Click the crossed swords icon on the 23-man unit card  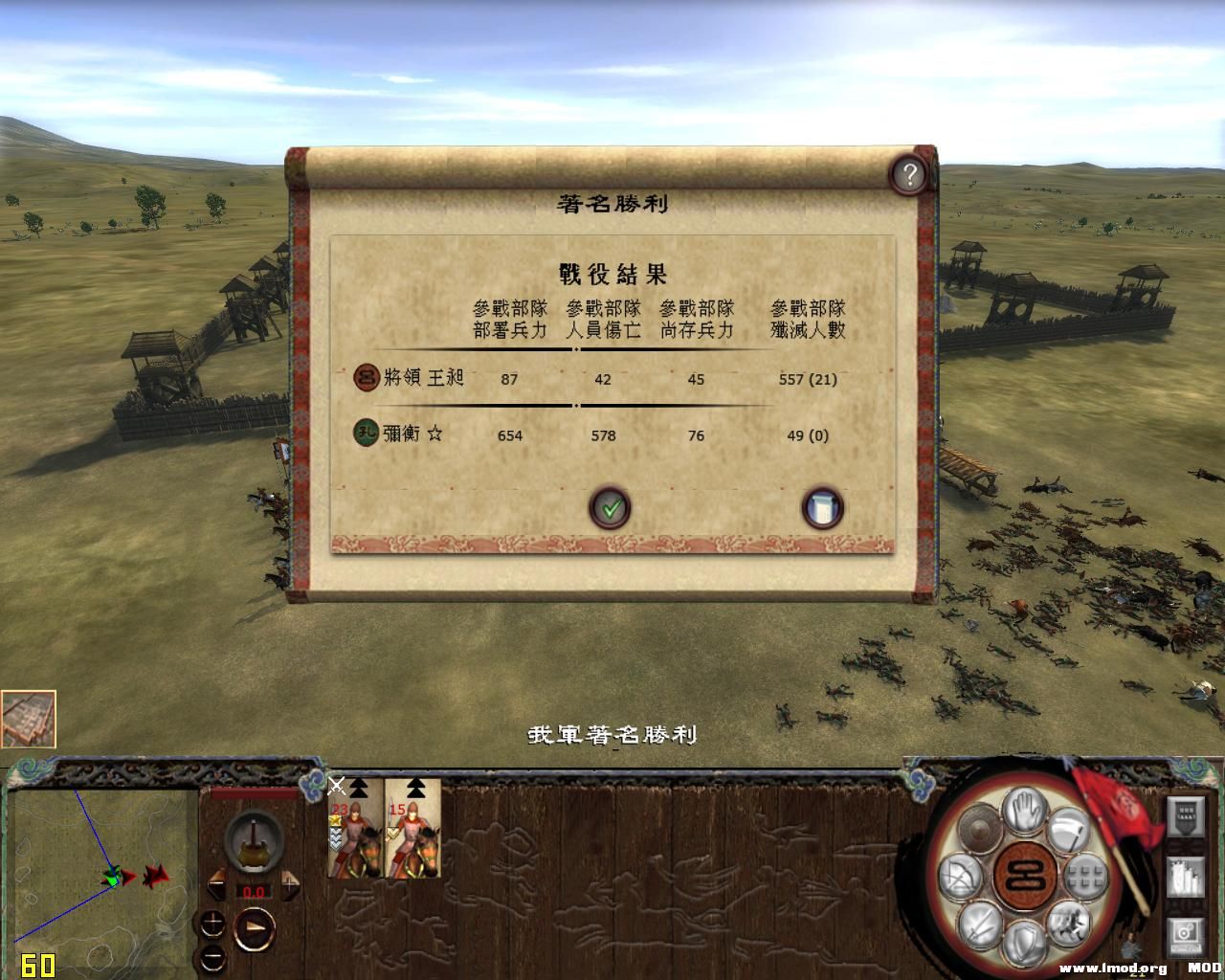click(x=336, y=785)
